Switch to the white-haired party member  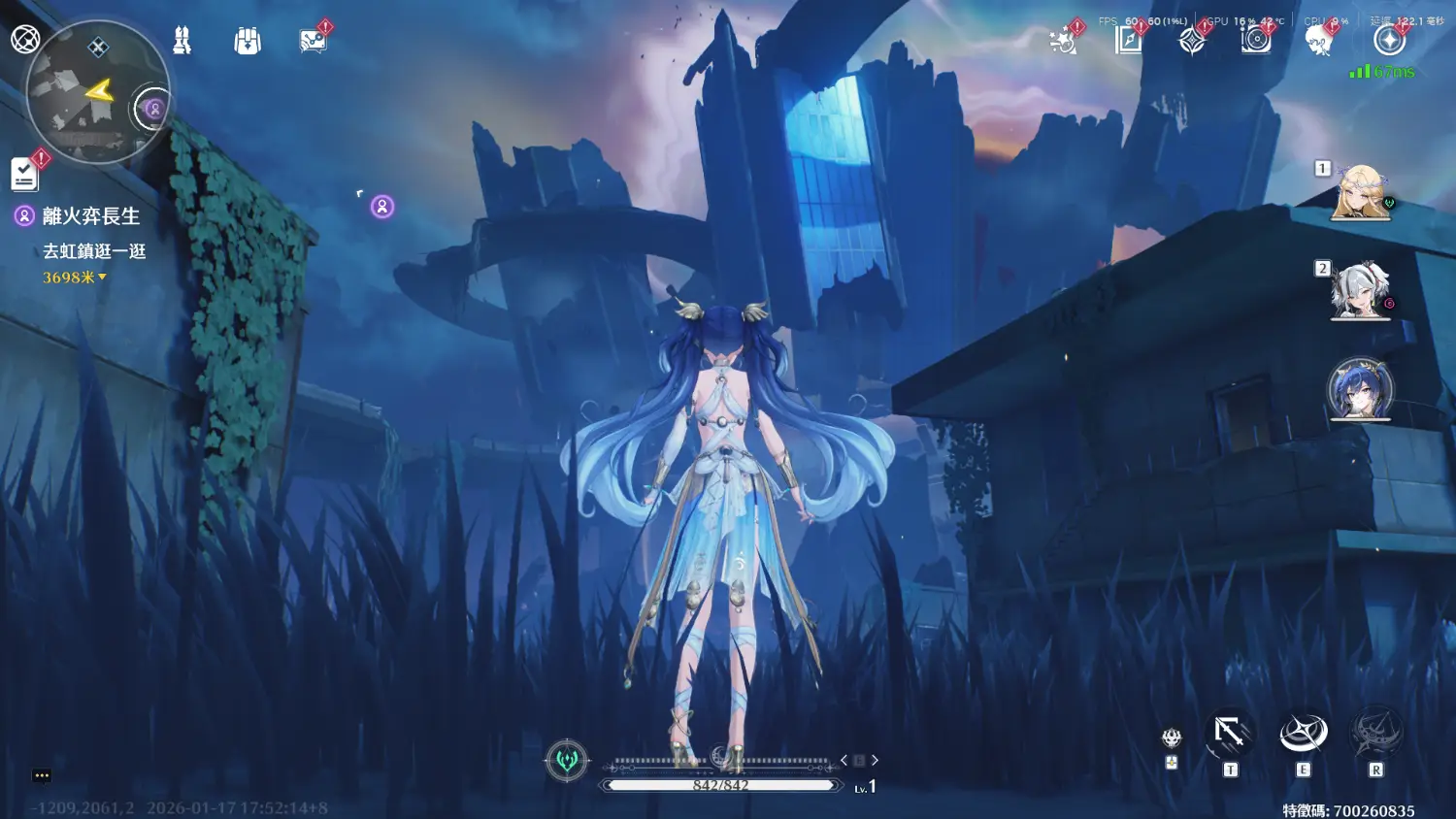pos(1360,290)
